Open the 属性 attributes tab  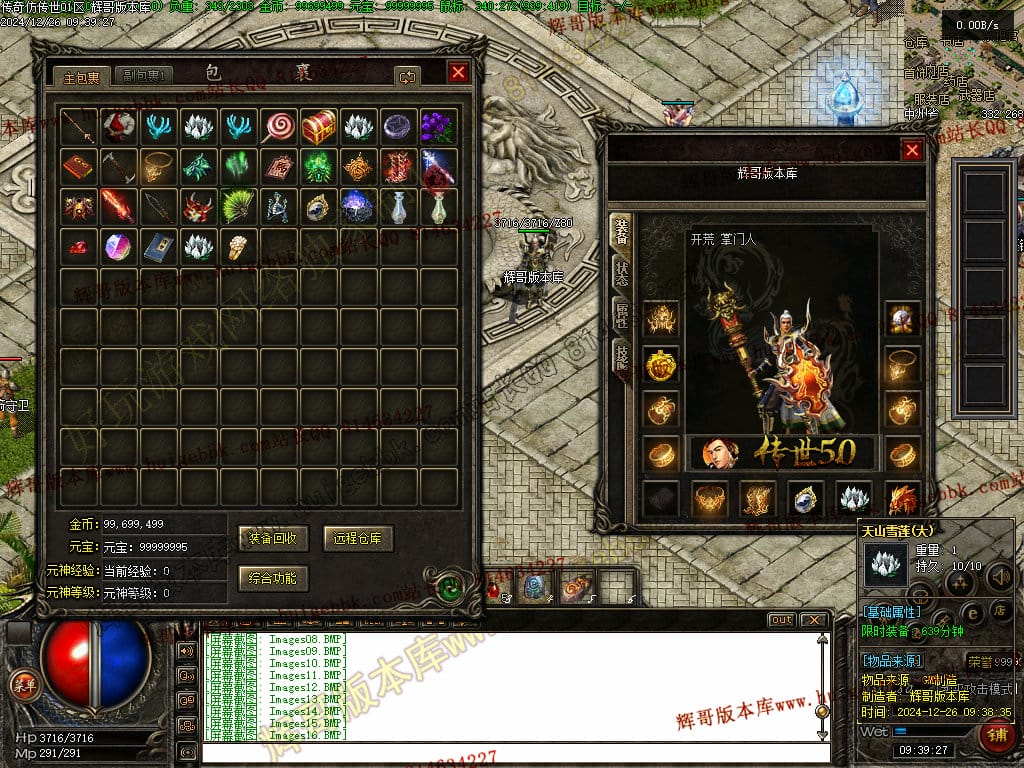point(621,315)
